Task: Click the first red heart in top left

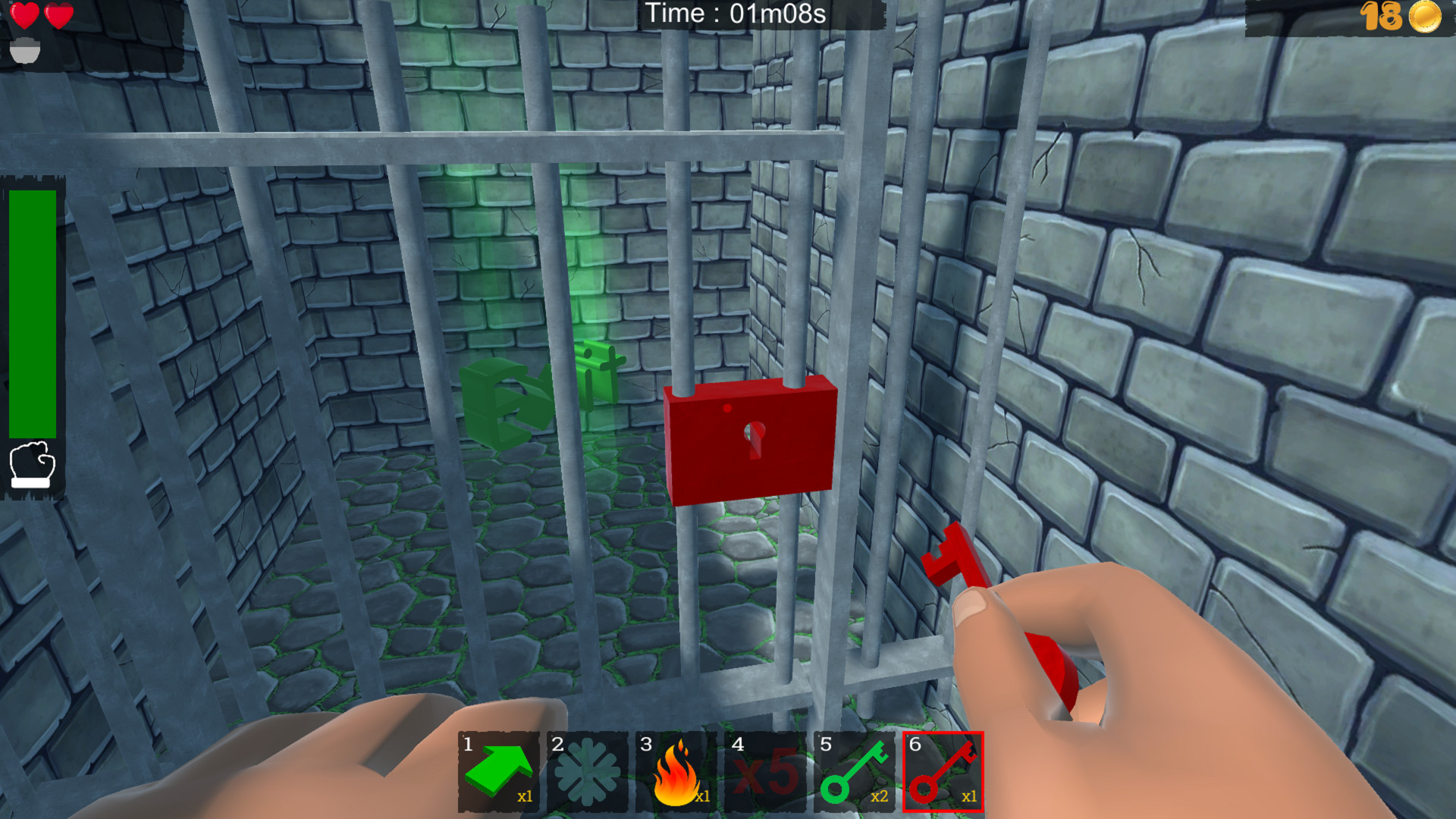Action: (25, 14)
